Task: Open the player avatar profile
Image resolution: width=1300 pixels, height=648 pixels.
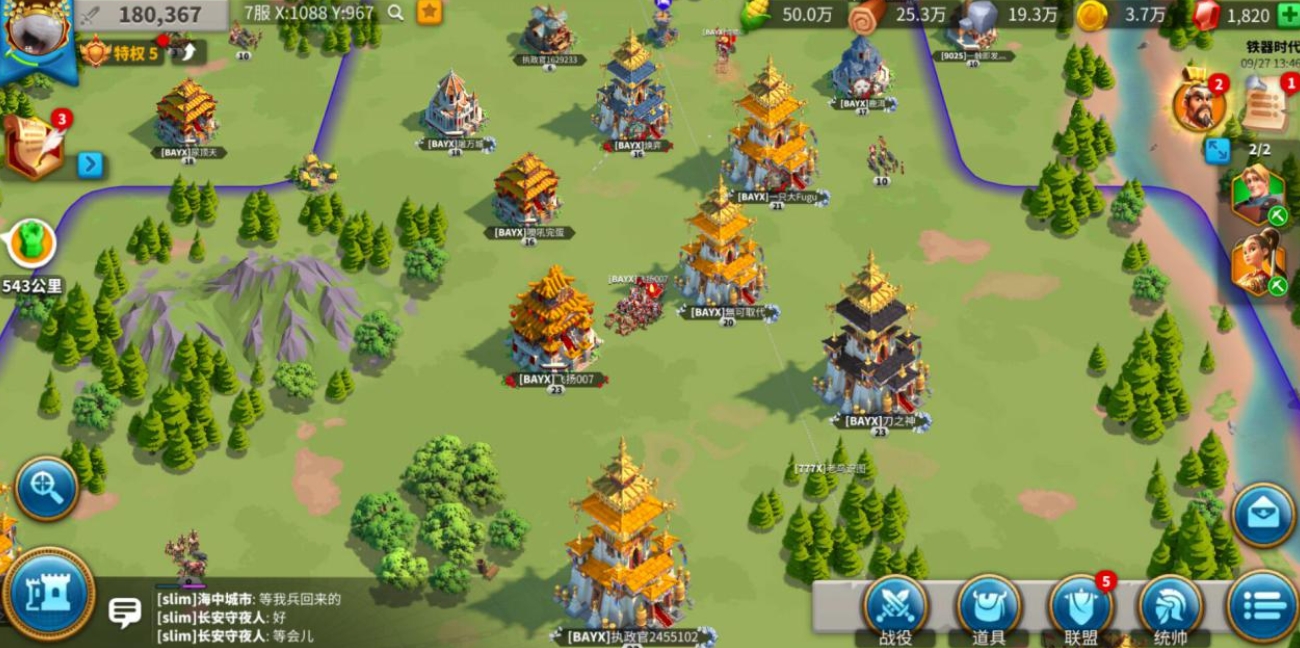Action: [37, 30]
